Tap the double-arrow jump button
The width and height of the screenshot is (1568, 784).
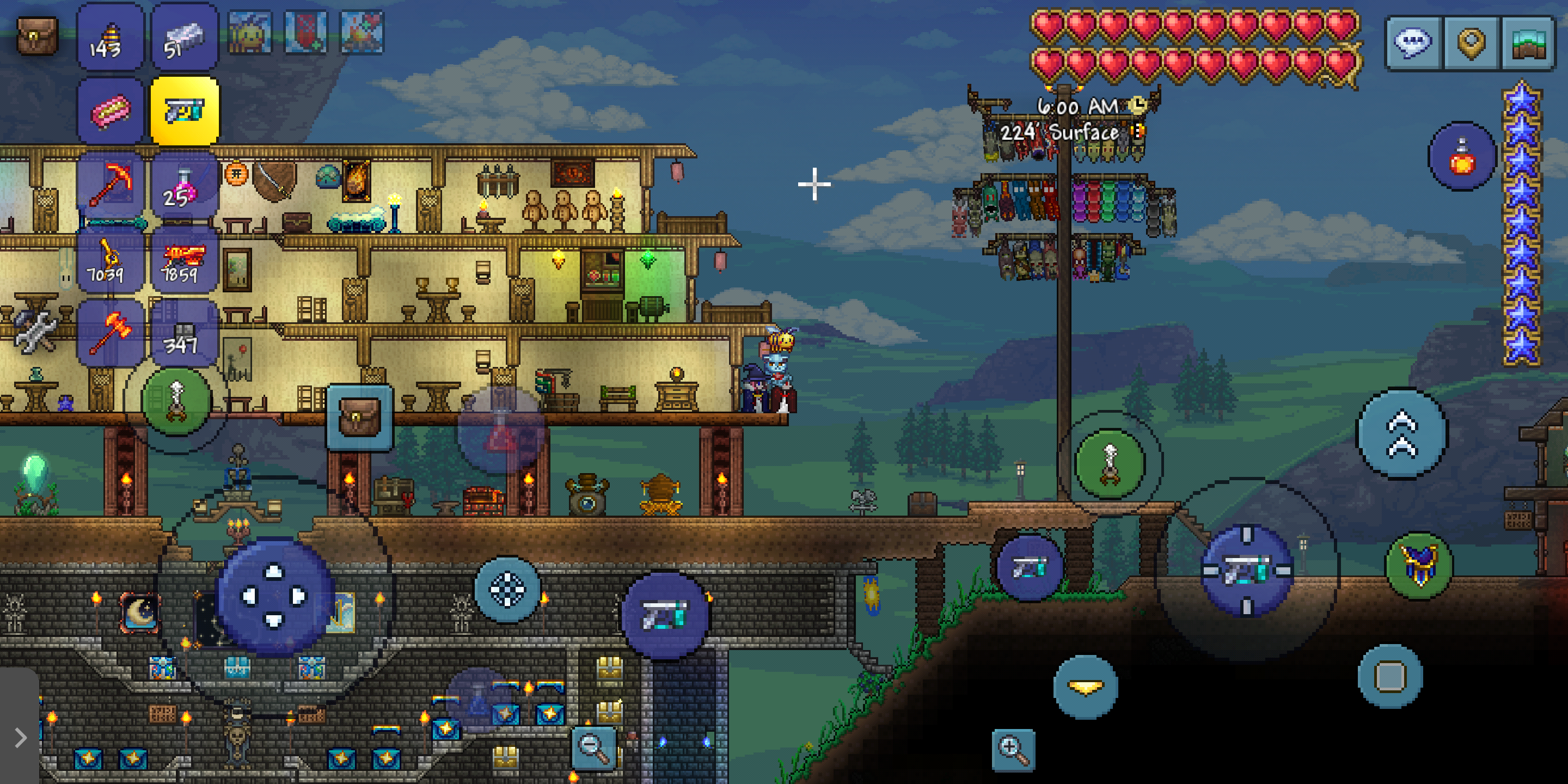click(1402, 433)
